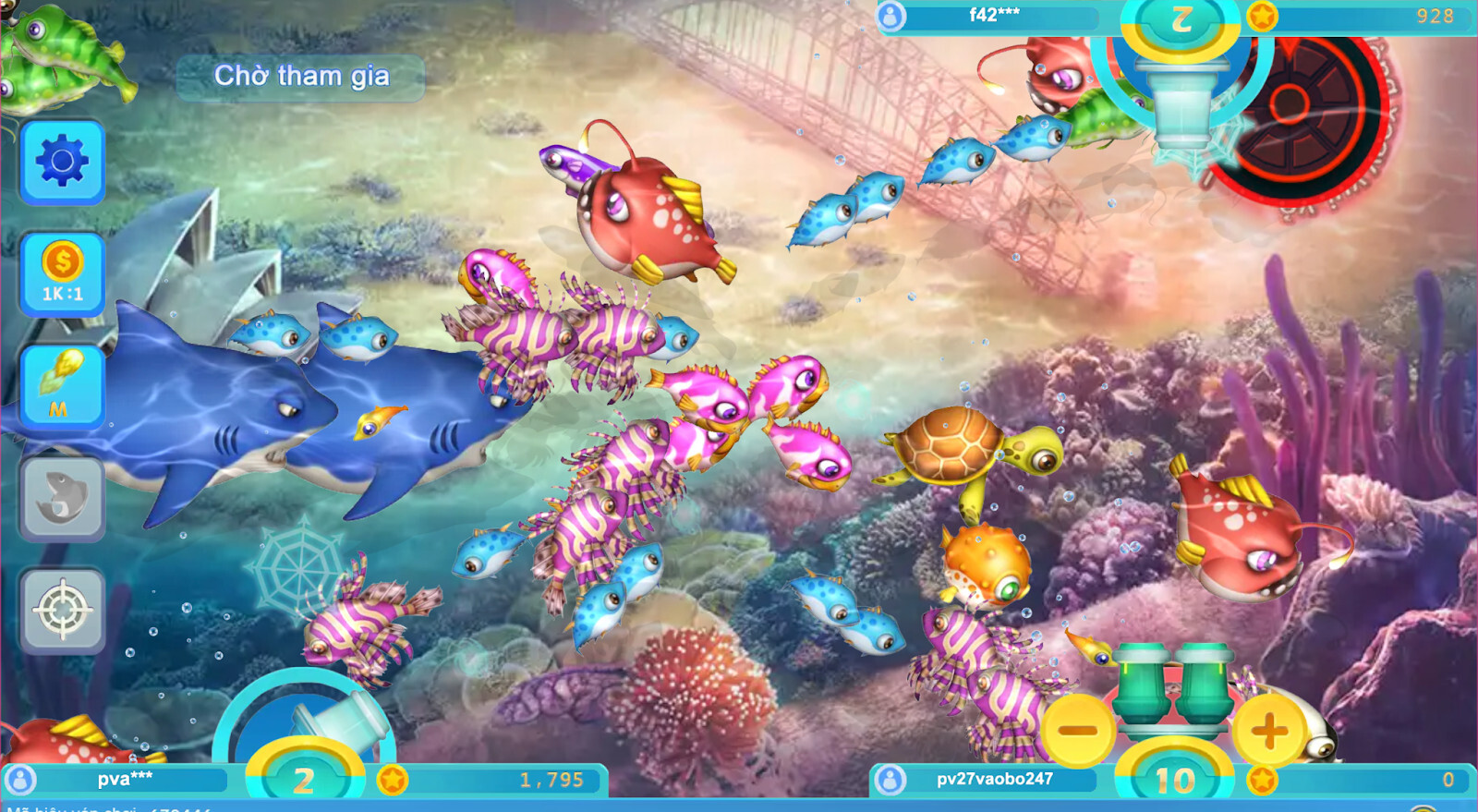Decrease cannon bet with the minus button

coord(1077,731)
